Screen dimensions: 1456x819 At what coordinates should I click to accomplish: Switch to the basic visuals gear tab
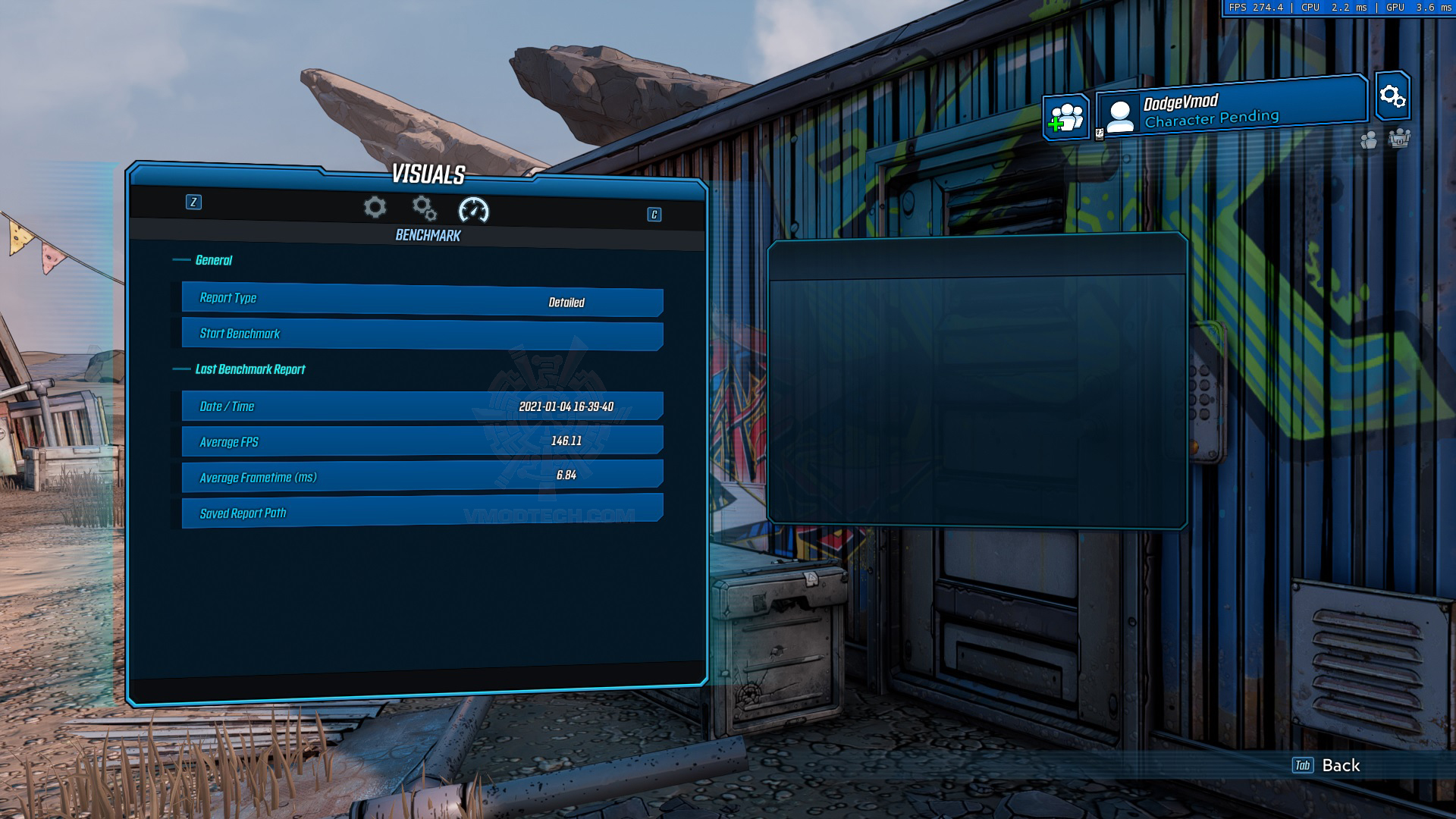point(375,208)
